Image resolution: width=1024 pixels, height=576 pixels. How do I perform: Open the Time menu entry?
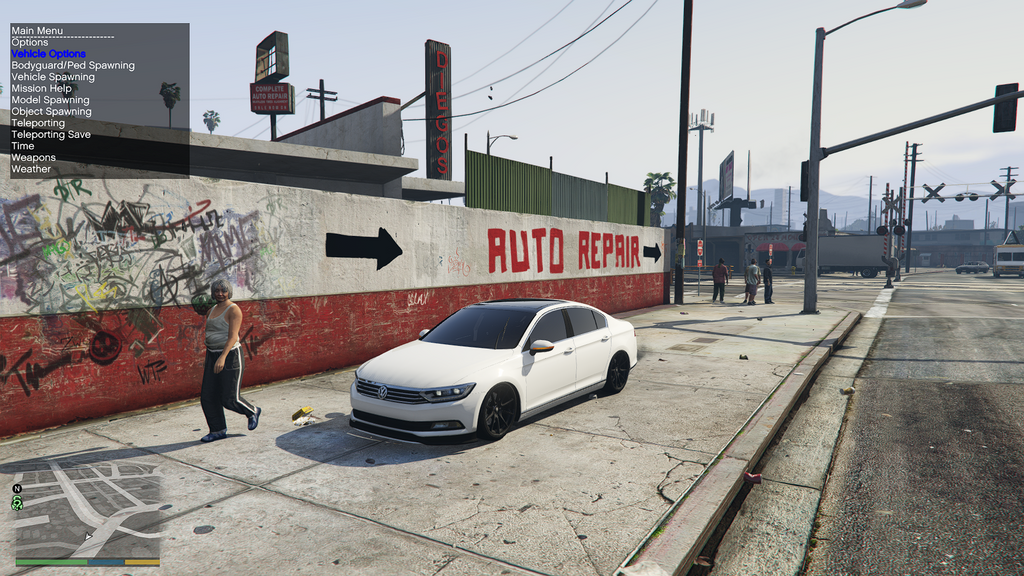[22, 146]
